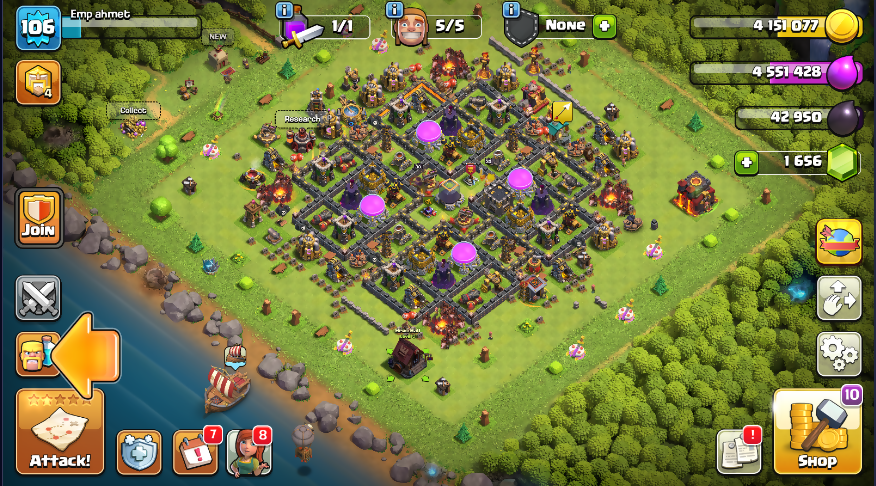
Task: Click the colorful ball icon above layout editor
Action: [839, 241]
